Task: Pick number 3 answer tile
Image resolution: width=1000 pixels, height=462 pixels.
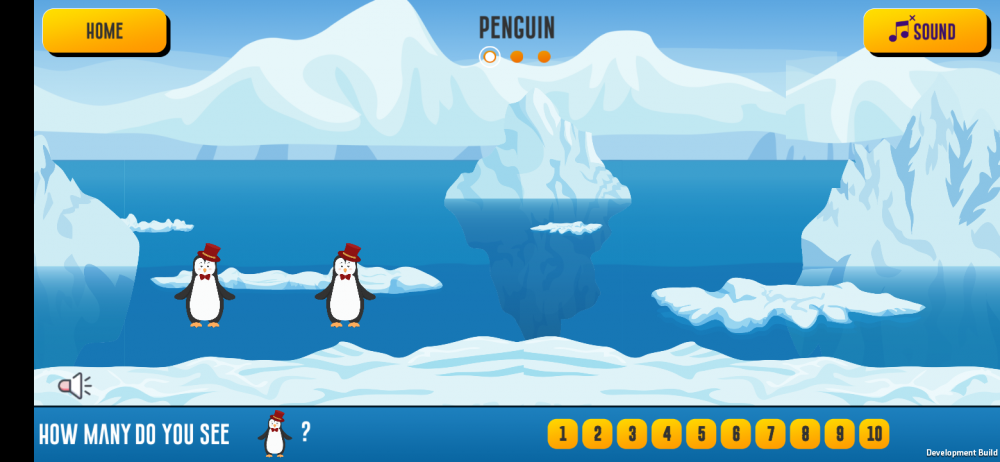Action: point(631,434)
